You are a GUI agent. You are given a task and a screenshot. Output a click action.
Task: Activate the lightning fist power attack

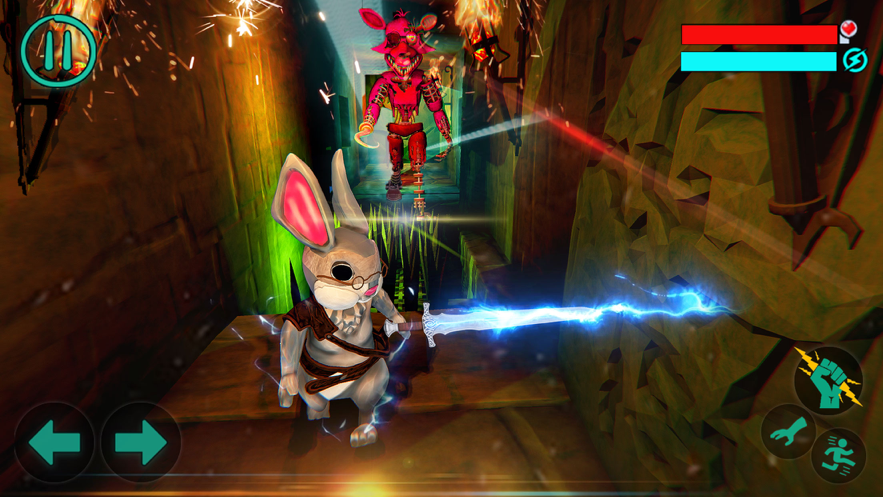(x=828, y=379)
